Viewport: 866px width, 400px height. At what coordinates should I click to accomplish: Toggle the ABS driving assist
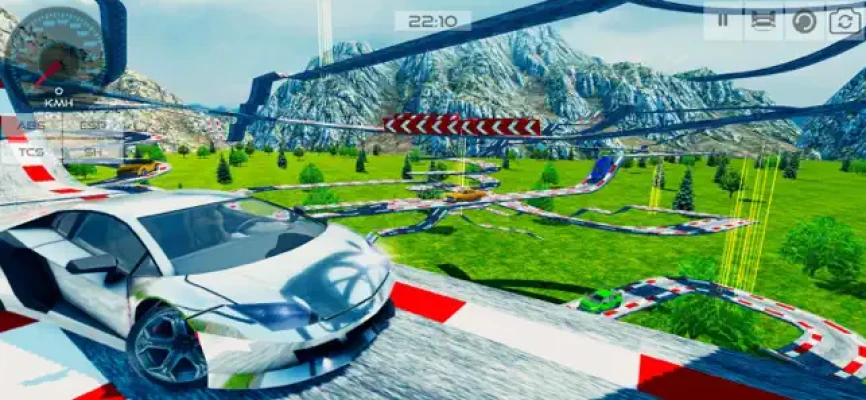pyautogui.click(x=31, y=126)
